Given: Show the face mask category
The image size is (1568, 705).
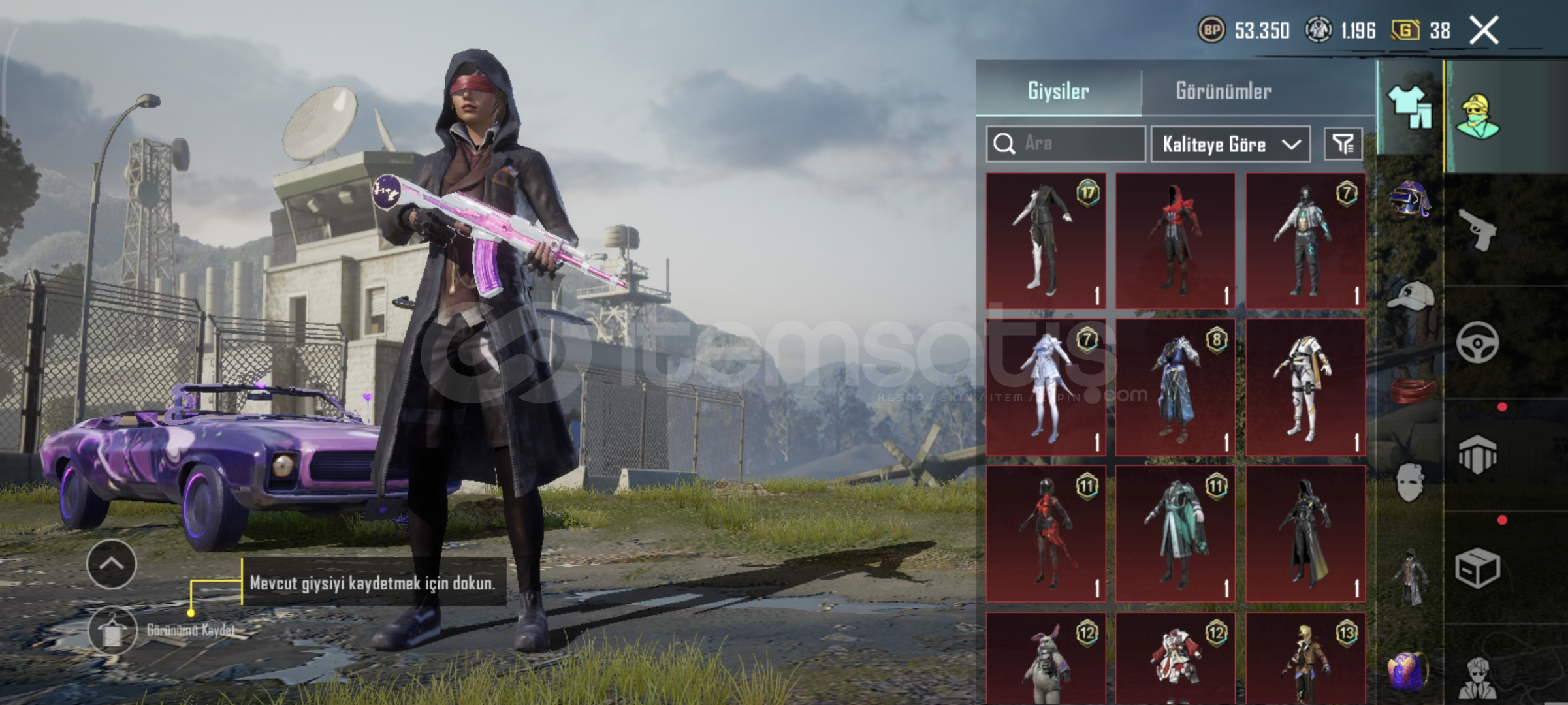Looking at the screenshot, I should pos(1409,483).
